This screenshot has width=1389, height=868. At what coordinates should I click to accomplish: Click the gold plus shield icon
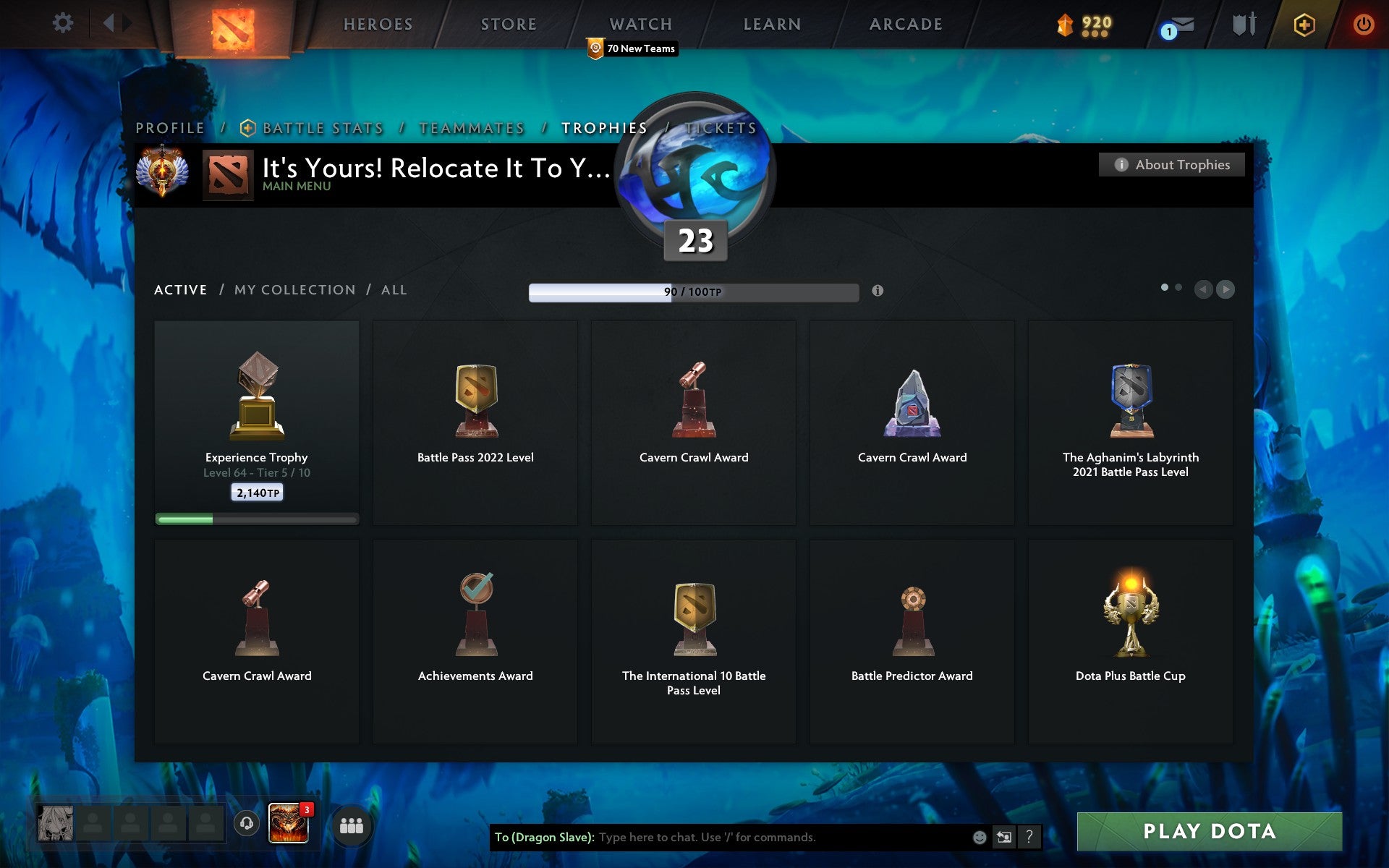pyautogui.click(x=1302, y=23)
